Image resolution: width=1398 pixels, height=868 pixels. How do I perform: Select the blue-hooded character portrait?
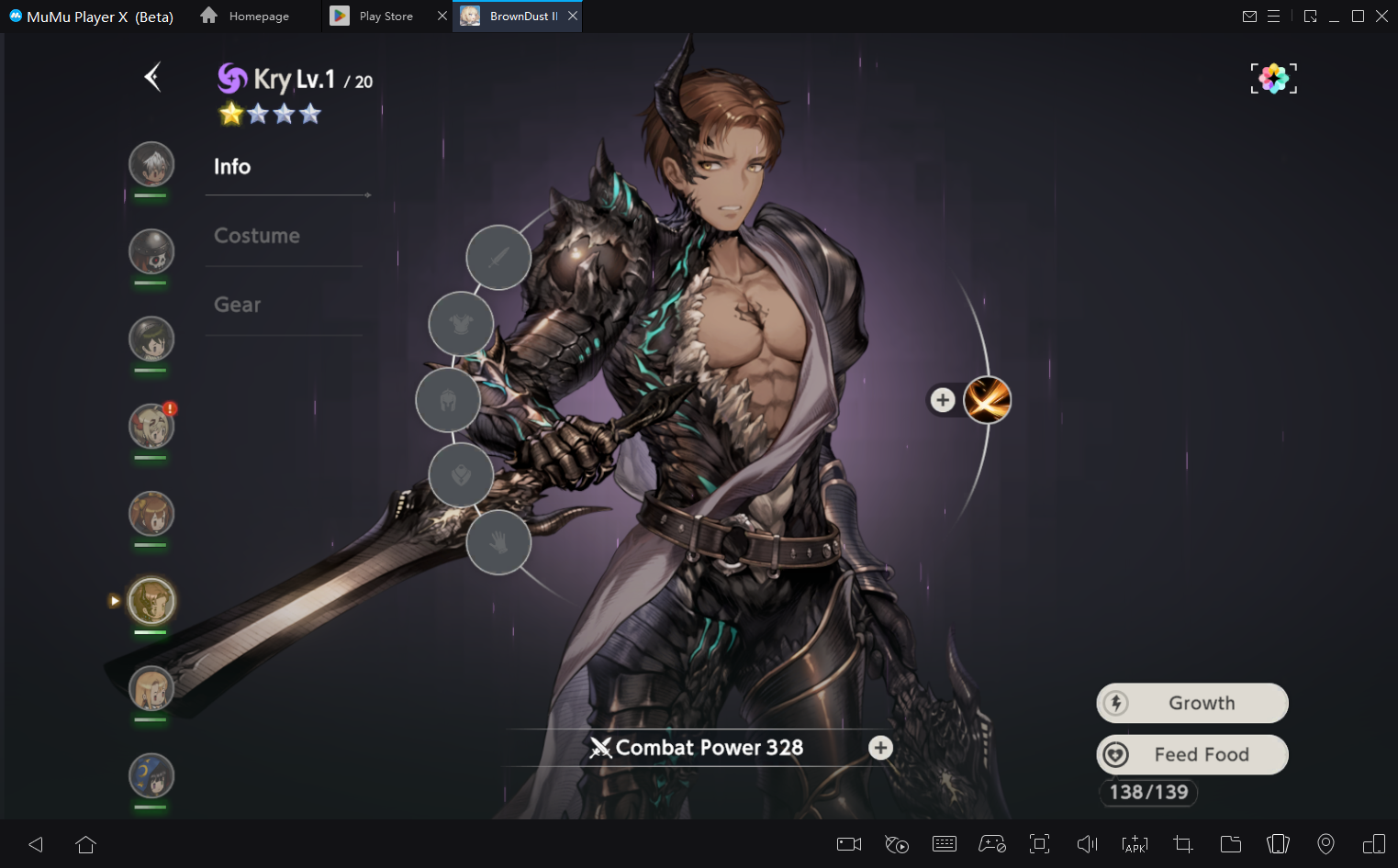151,776
